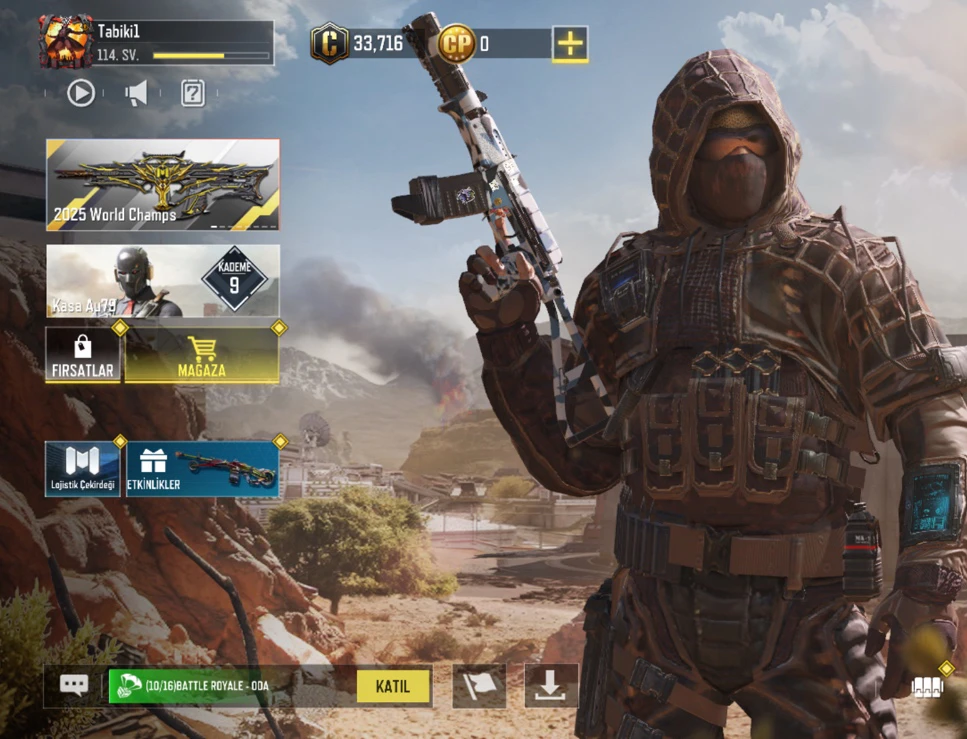
Task: Open the download arrow button
Action: (551, 686)
